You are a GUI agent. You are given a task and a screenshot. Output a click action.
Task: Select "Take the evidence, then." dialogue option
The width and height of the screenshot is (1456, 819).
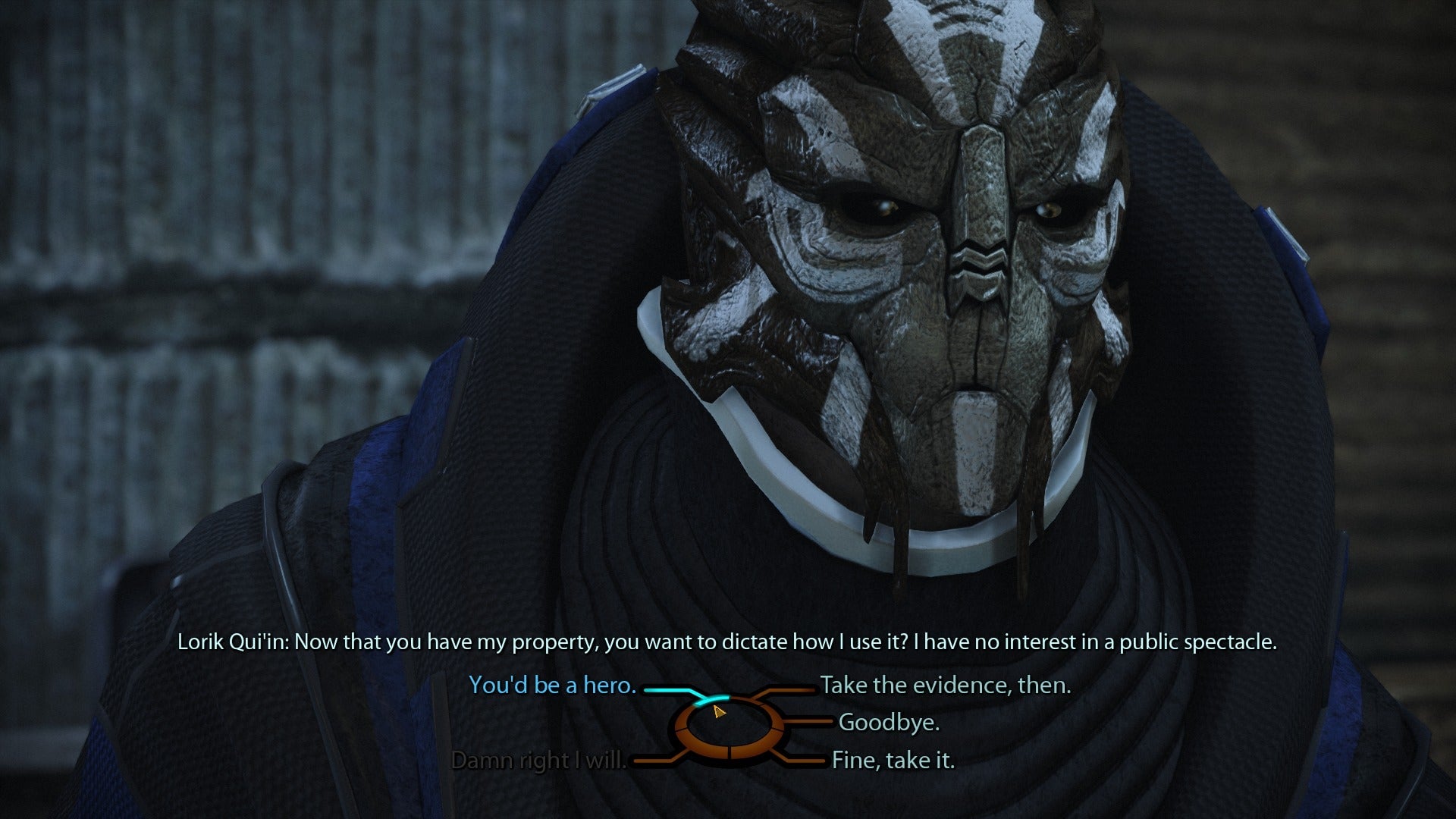point(945,686)
